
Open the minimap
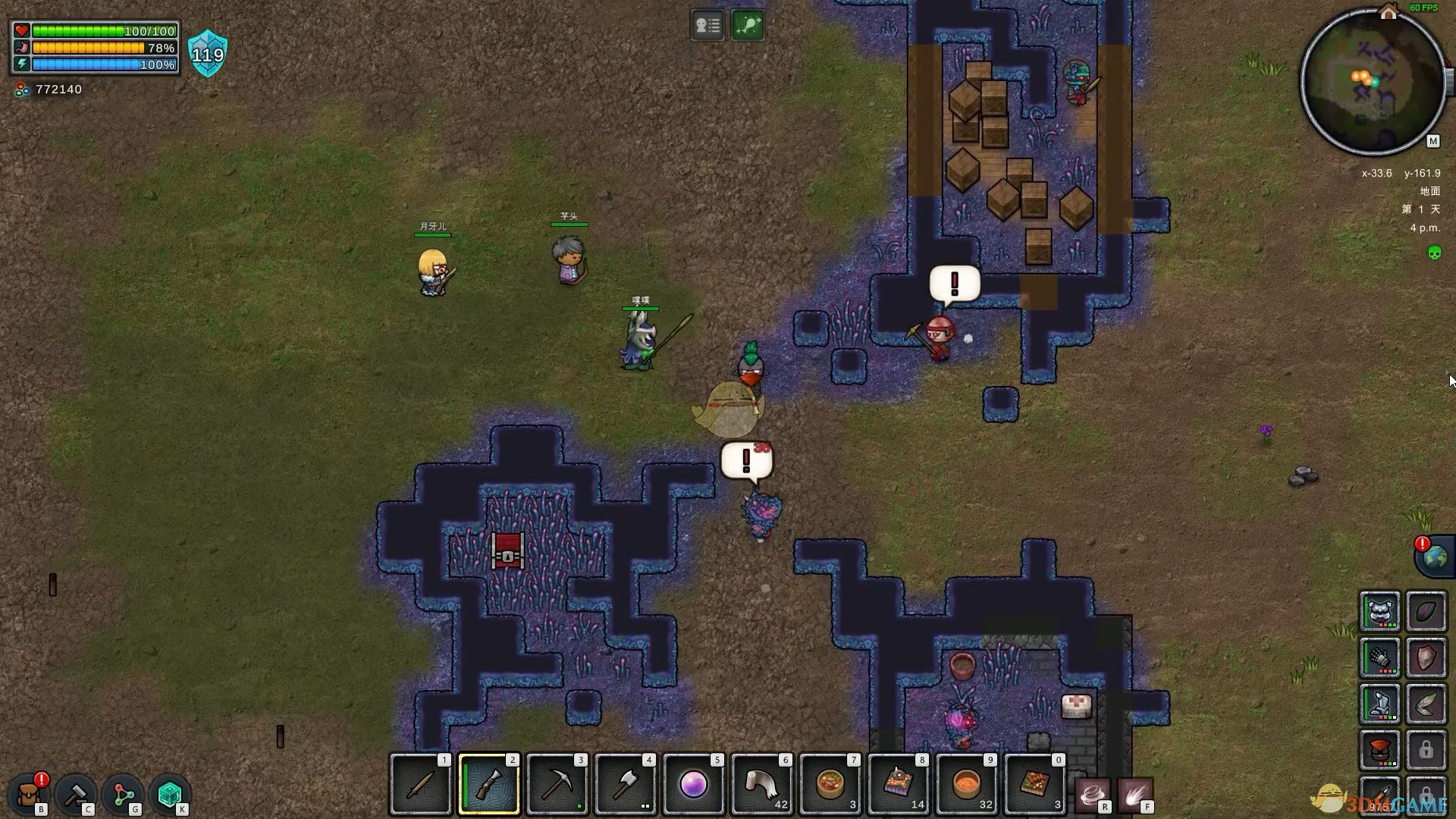[x=1373, y=82]
